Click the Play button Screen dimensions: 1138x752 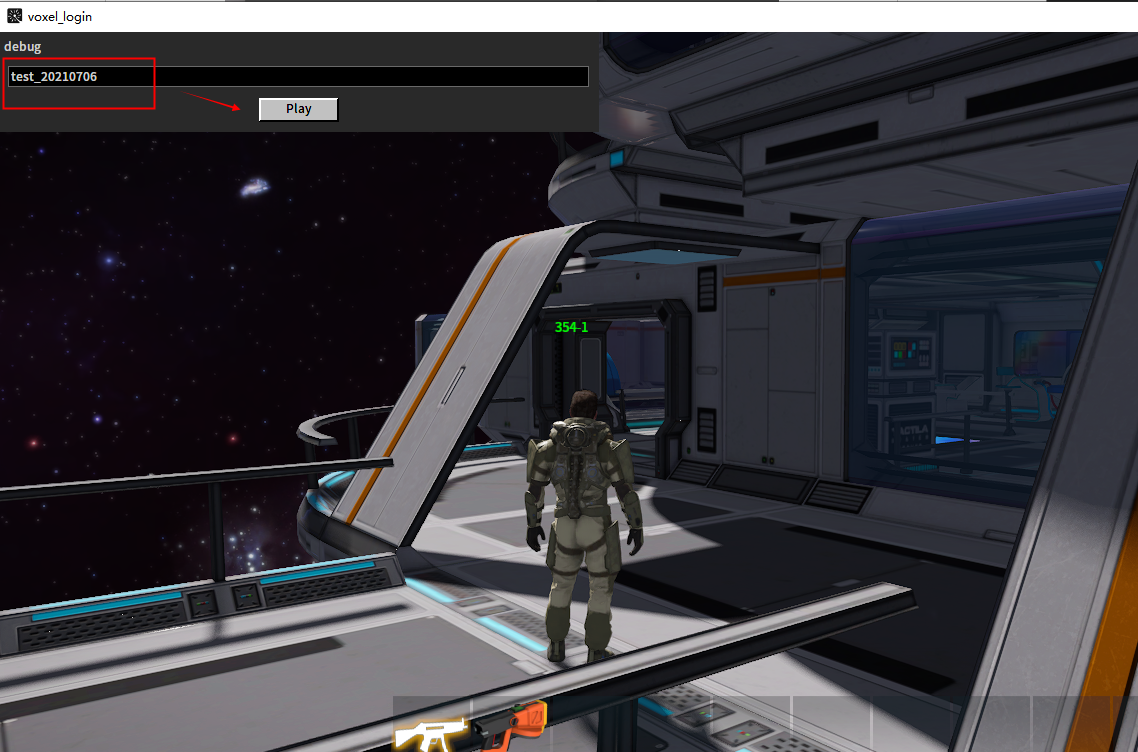pyautogui.click(x=298, y=109)
